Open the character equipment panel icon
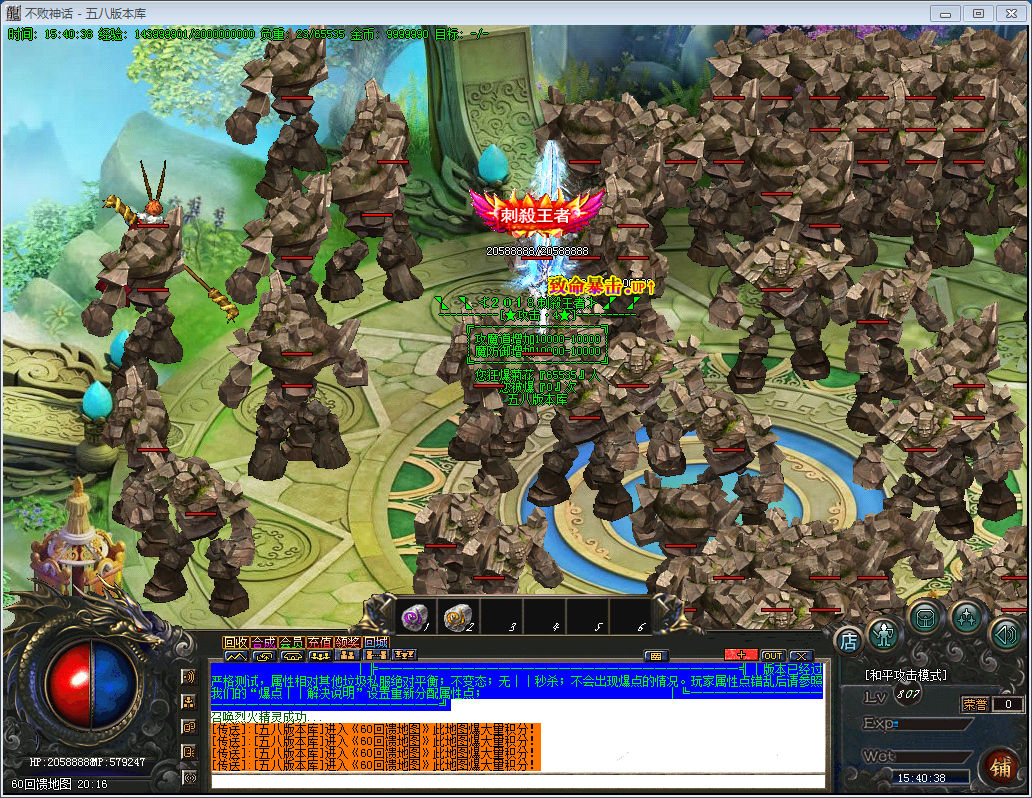 [883, 633]
